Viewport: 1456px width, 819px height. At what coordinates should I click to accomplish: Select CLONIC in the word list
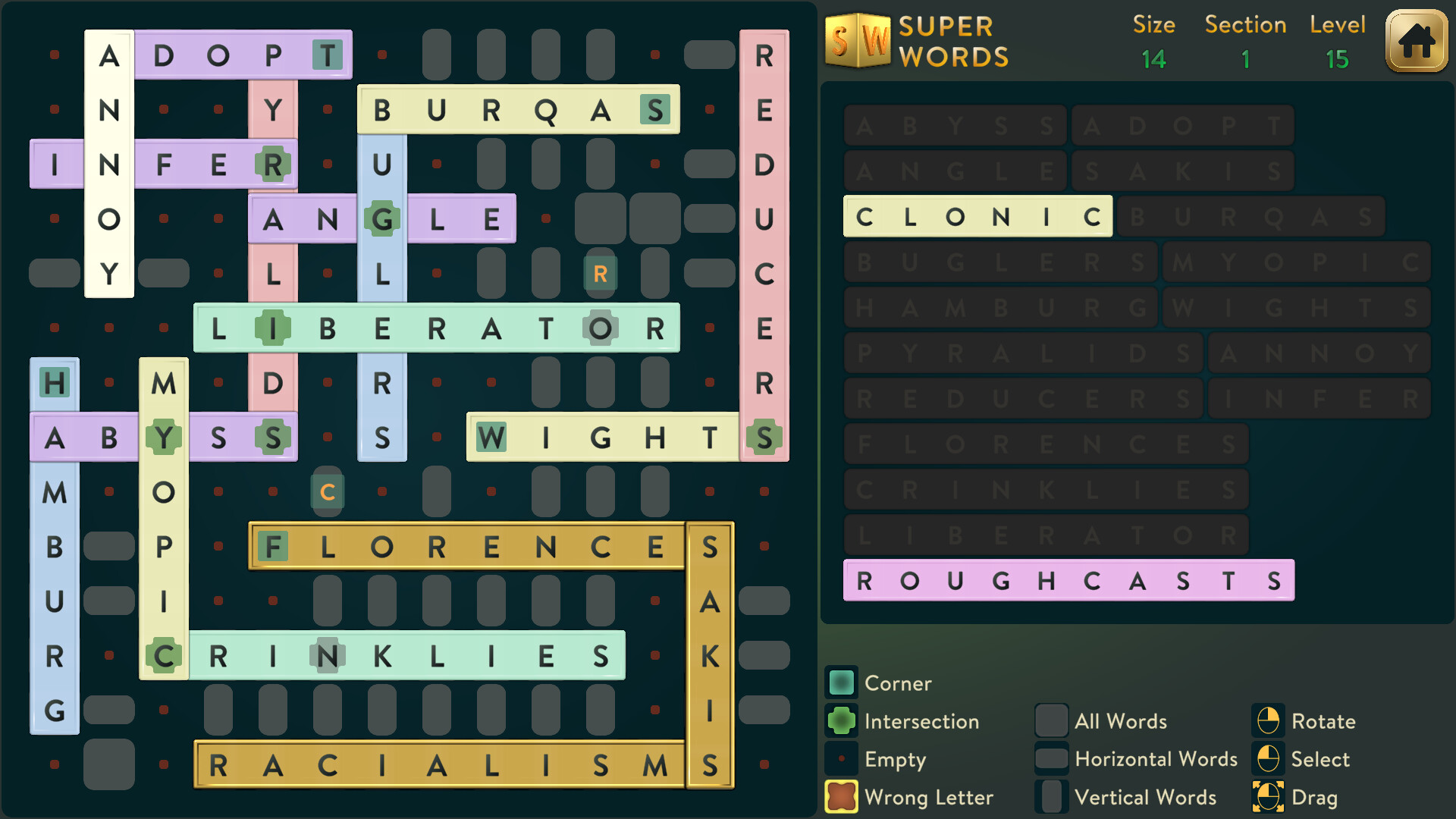coord(977,216)
